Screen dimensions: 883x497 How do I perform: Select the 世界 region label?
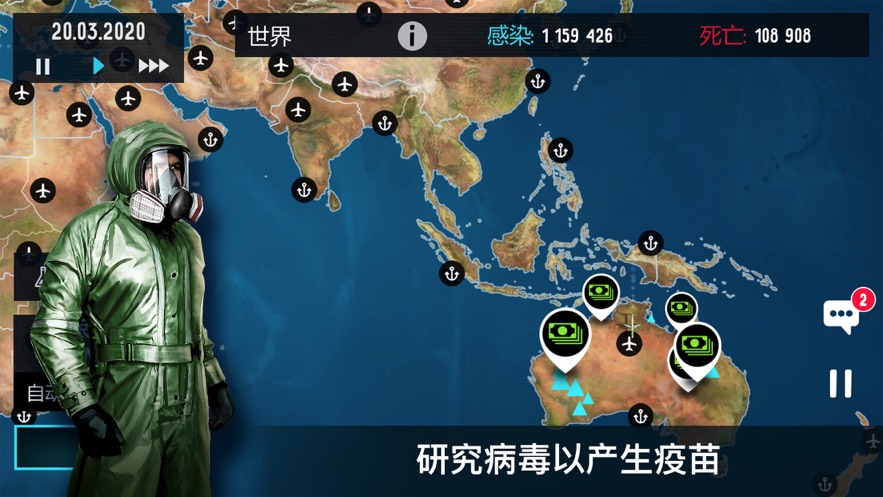pos(270,37)
